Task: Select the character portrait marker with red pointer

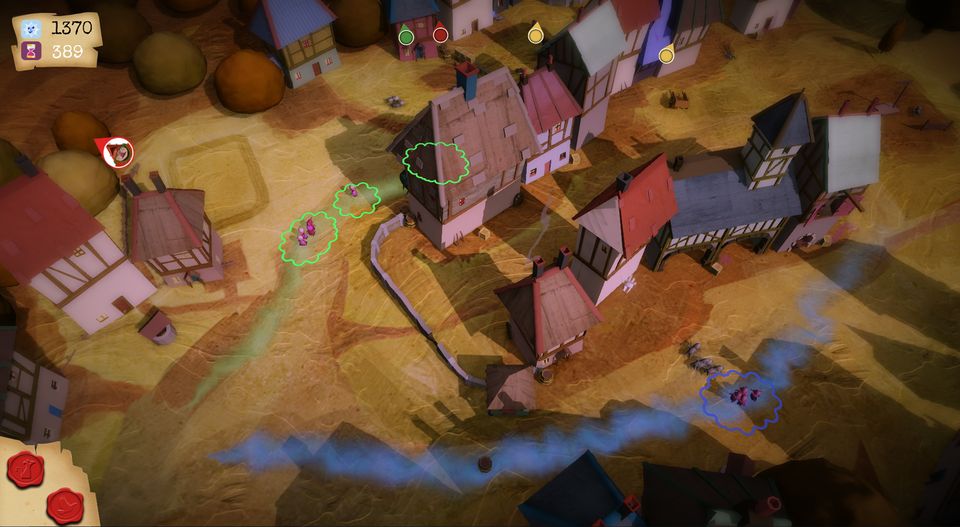Action: coord(118,152)
